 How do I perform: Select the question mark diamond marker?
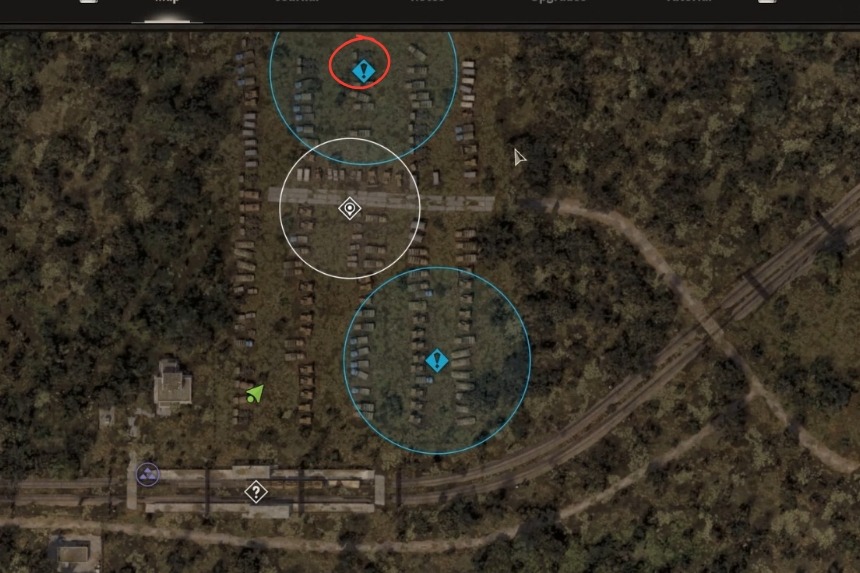pos(256,491)
